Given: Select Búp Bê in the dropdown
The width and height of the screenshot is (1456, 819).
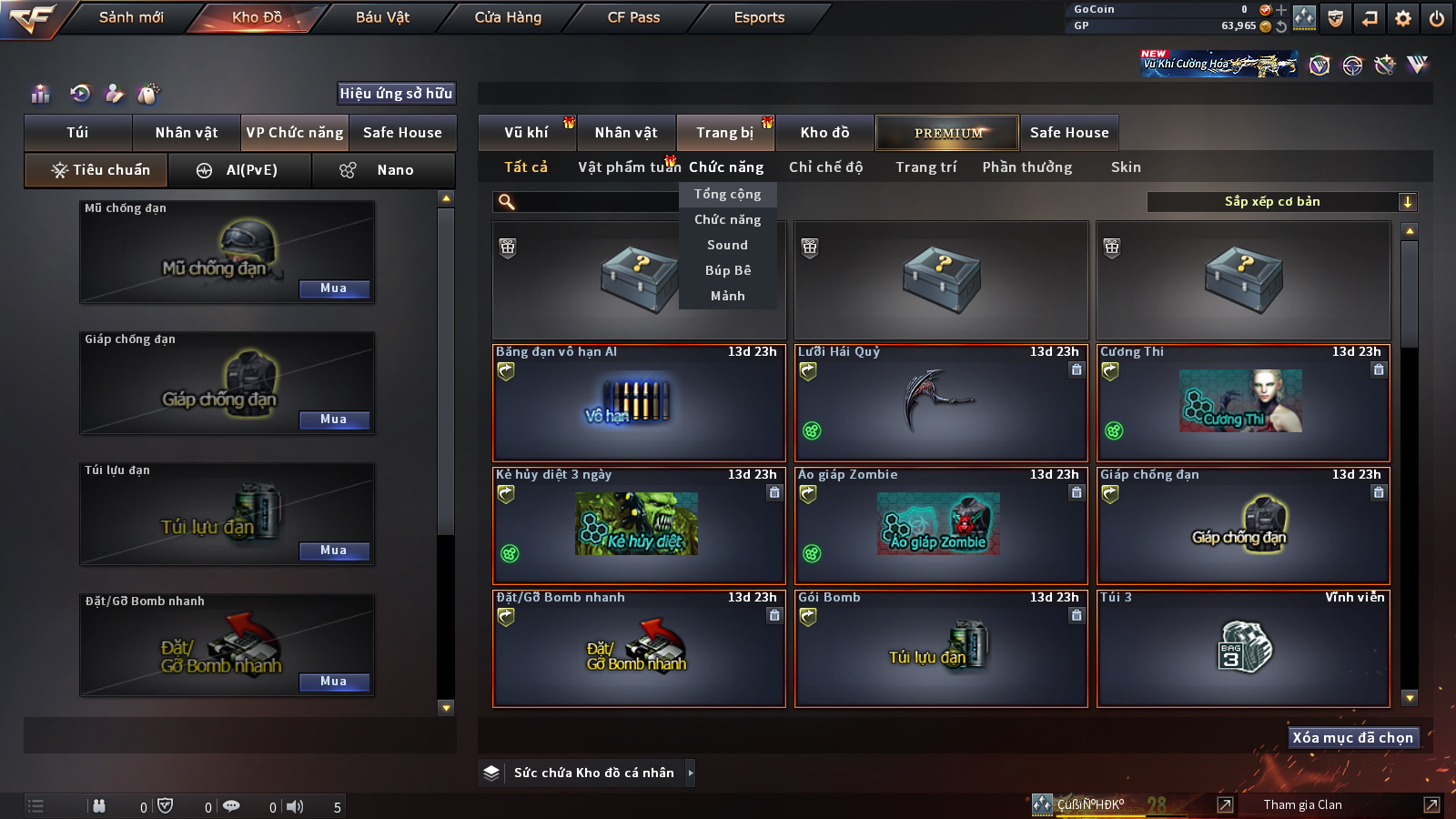Looking at the screenshot, I should point(727,270).
